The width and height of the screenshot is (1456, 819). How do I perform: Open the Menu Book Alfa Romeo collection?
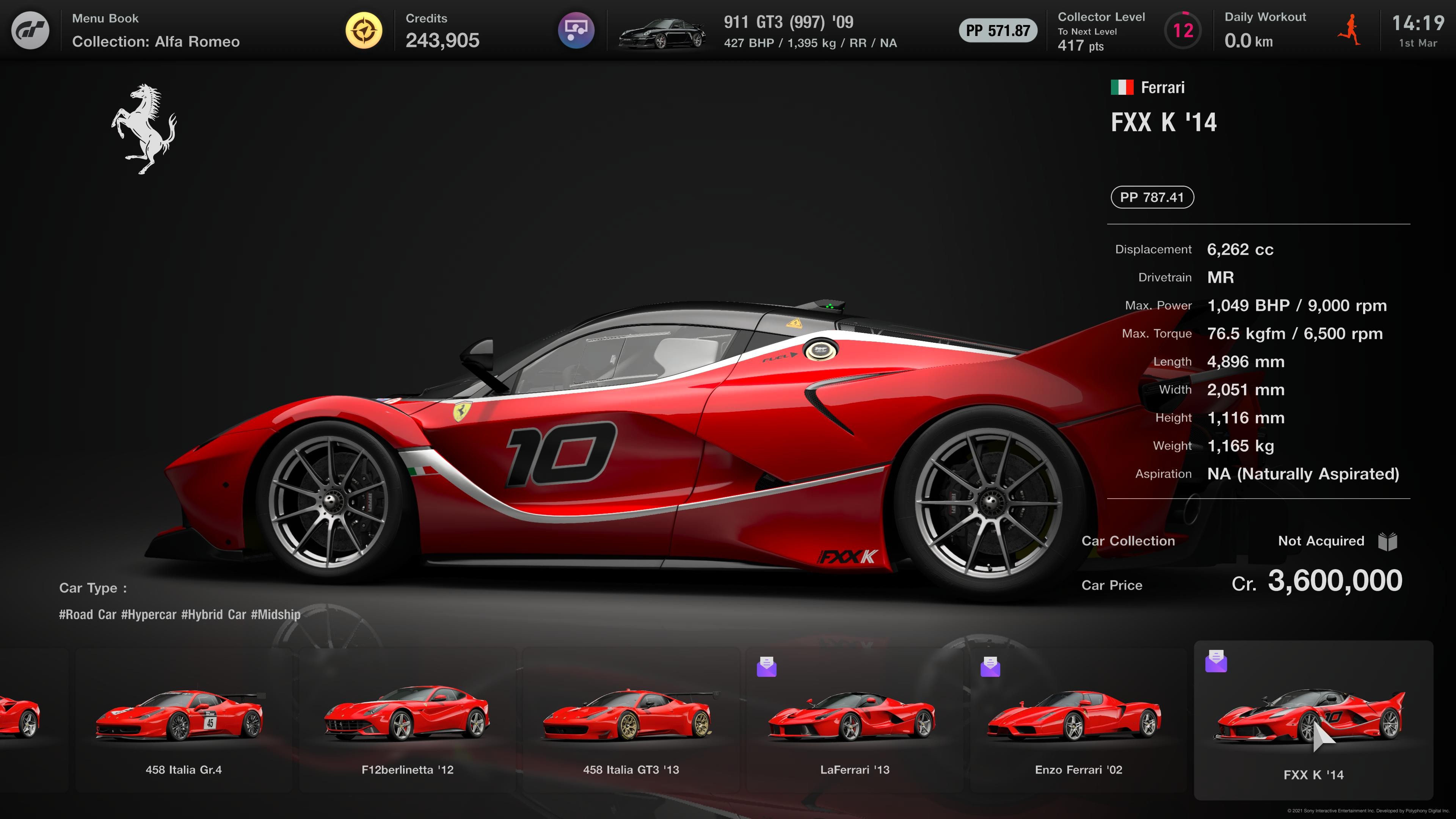[x=155, y=30]
